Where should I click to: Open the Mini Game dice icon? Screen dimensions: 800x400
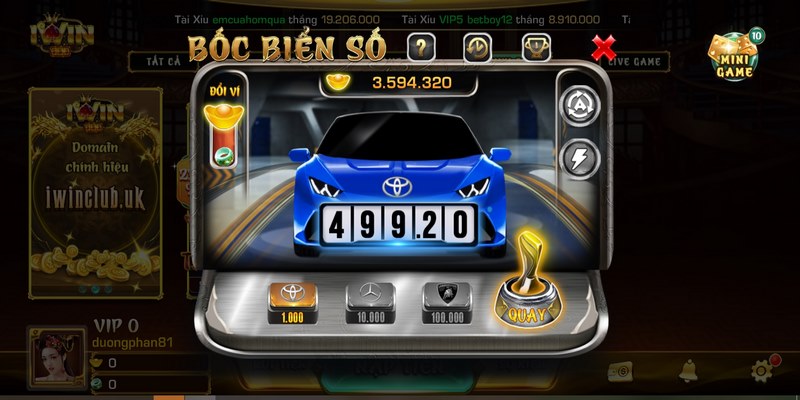pyautogui.click(x=735, y=57)
